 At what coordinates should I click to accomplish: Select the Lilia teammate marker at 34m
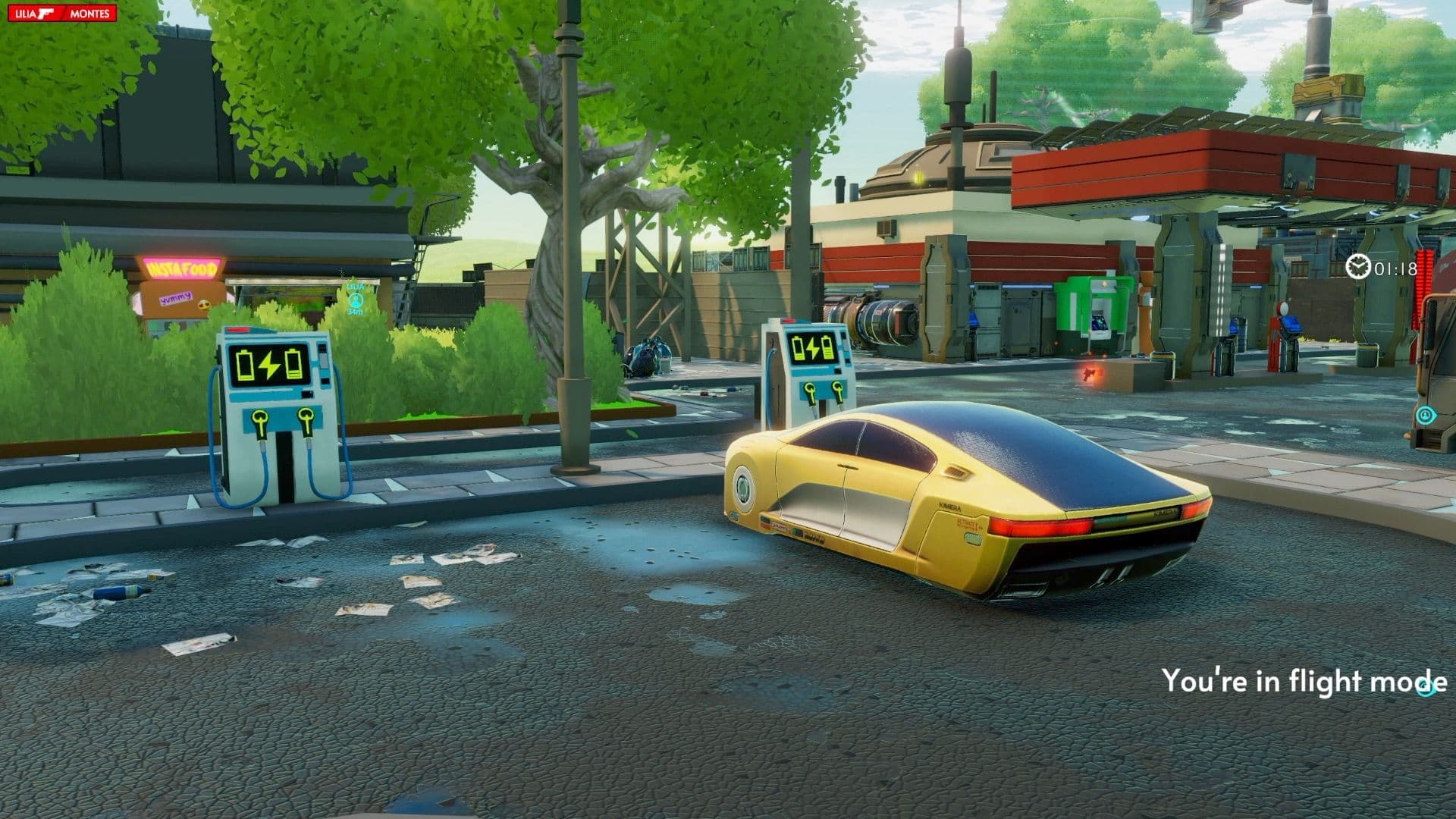355,299
